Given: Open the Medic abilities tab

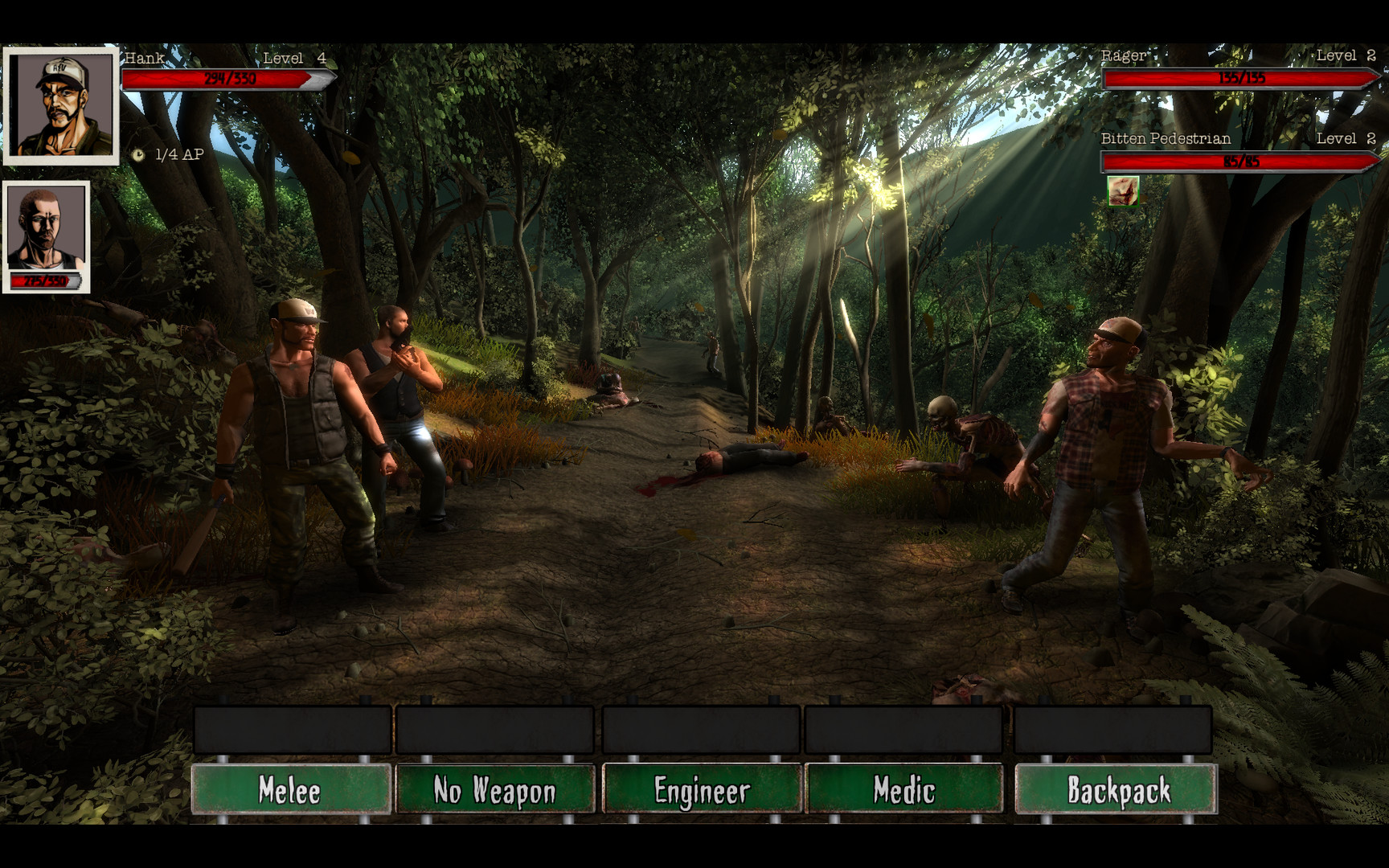Looking at the screenshot, I should pos(904,791).
